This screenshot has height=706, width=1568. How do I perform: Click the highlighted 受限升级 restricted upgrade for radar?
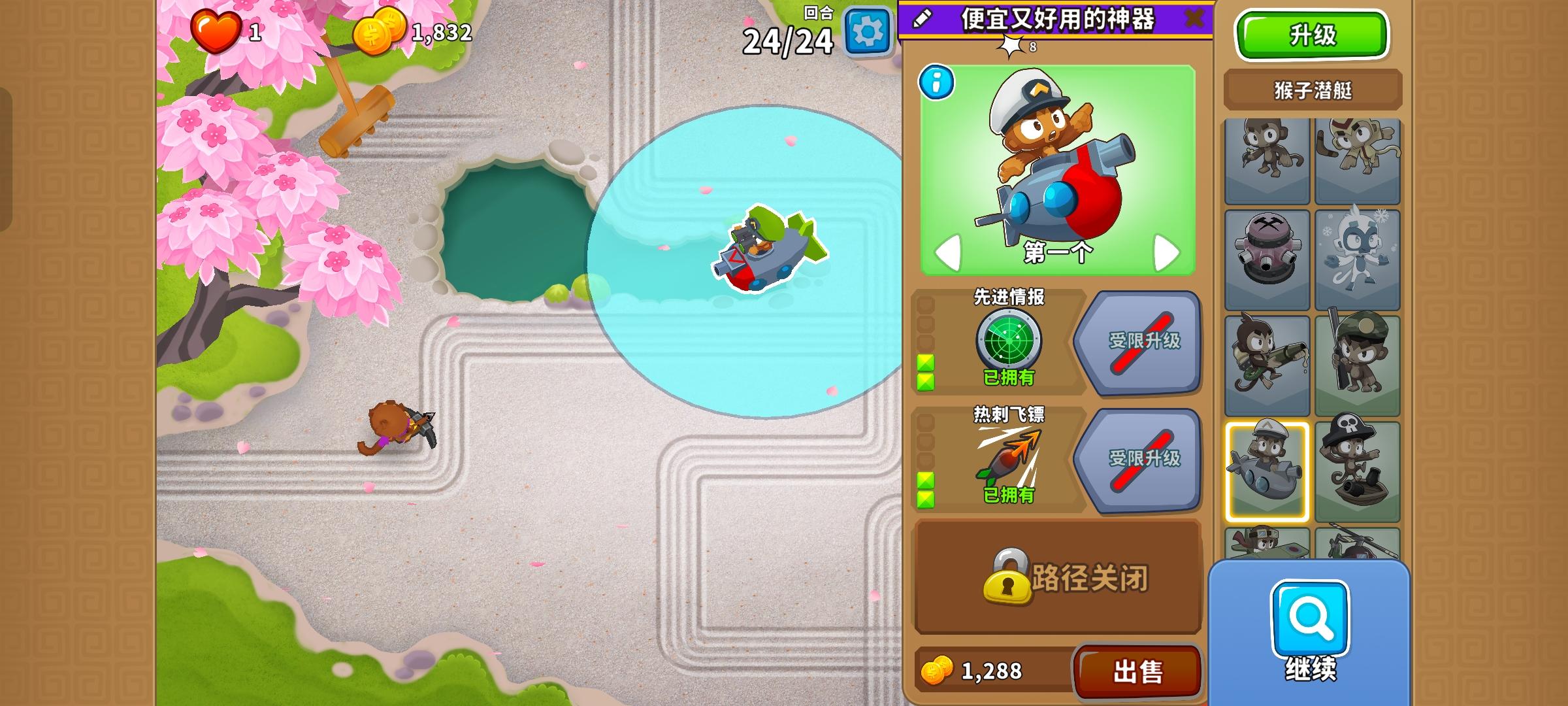coord(1146,345)
